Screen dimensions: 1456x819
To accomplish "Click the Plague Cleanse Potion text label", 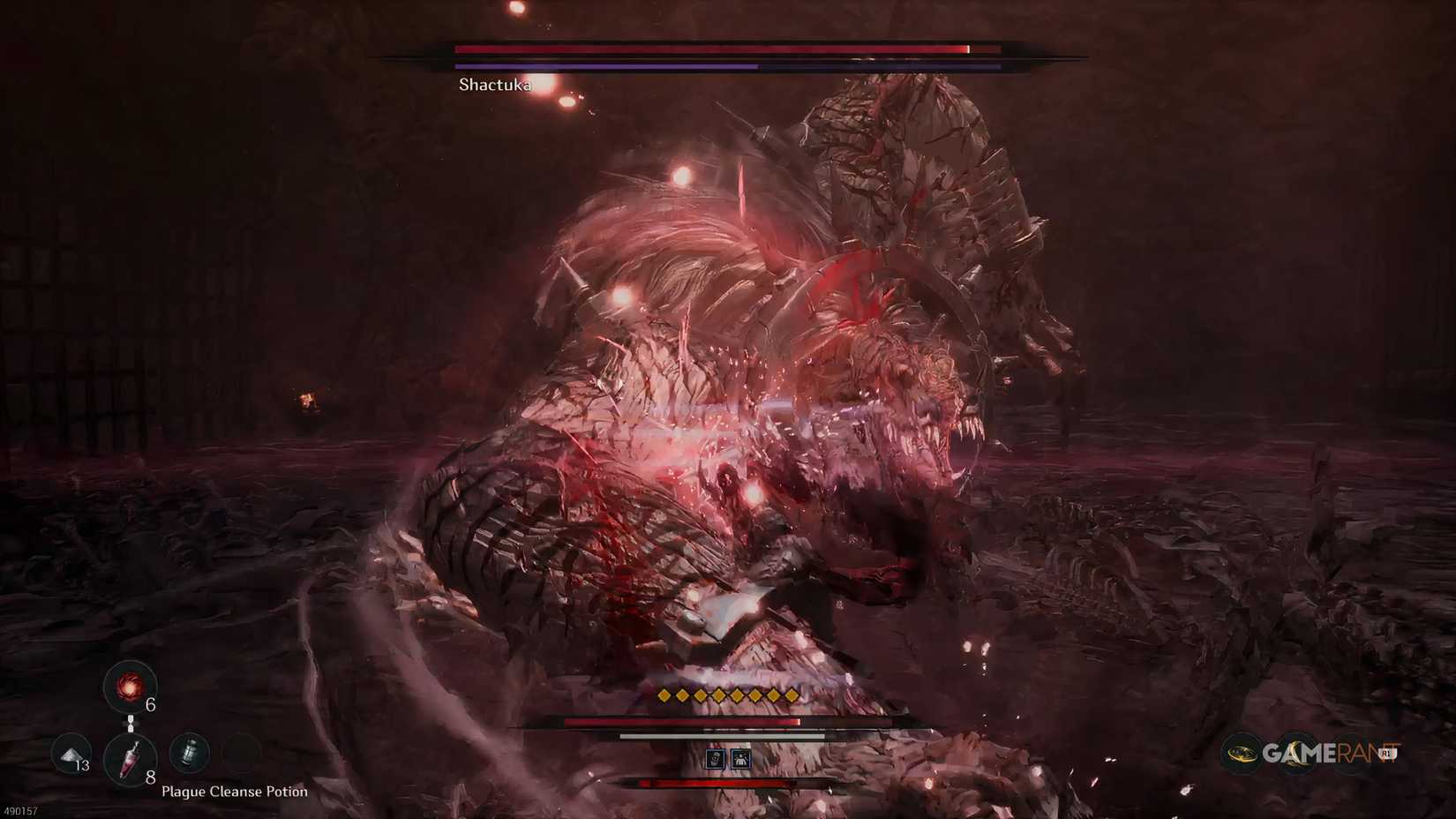I will coord(234,792).
